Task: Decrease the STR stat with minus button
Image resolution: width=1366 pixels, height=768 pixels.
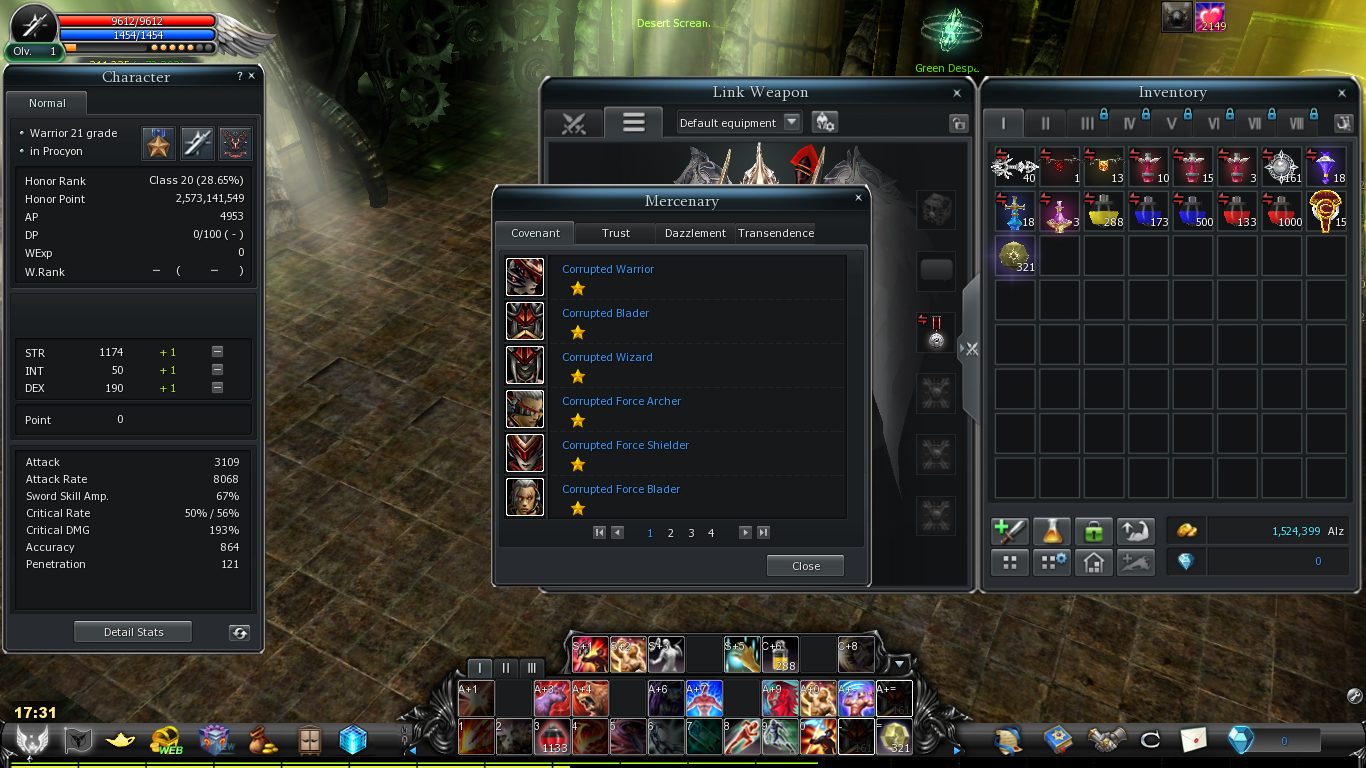Action: [217, 352]
